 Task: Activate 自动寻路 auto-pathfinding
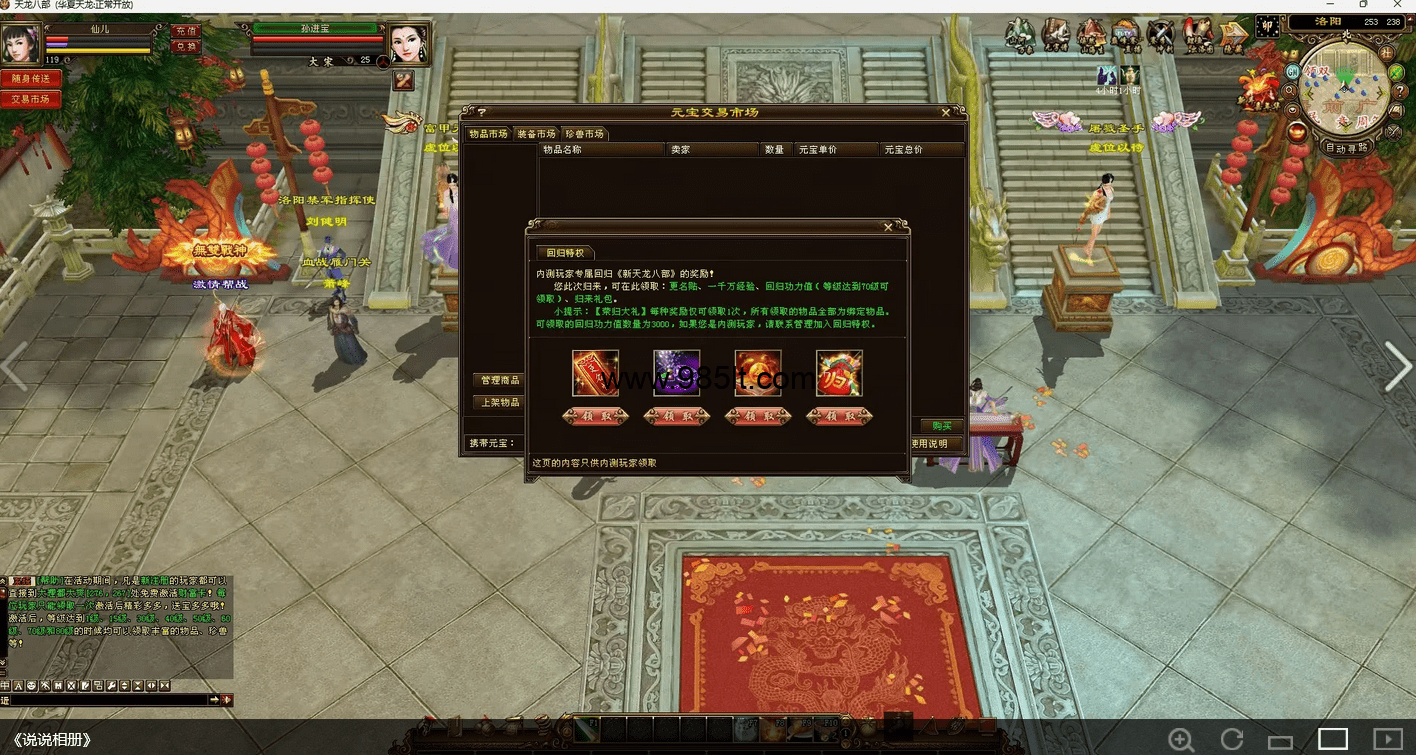1347,147
